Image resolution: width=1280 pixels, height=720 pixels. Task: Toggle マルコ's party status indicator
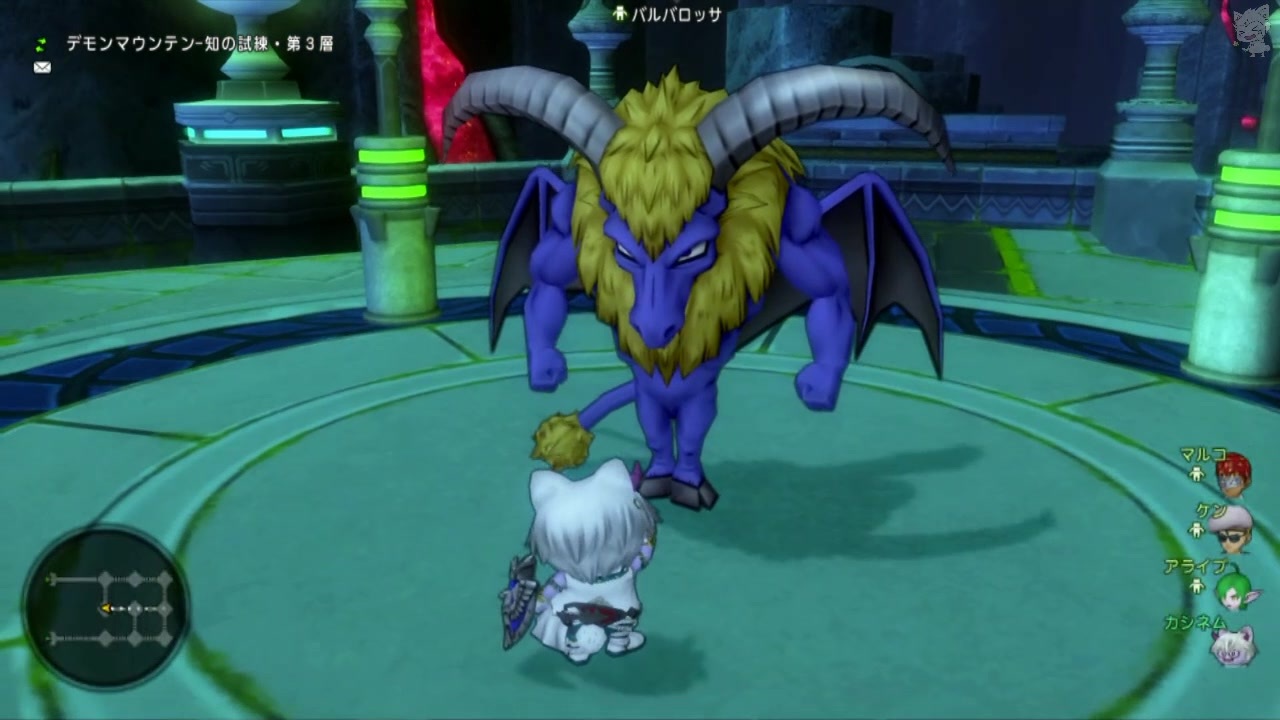(1198, 473)
